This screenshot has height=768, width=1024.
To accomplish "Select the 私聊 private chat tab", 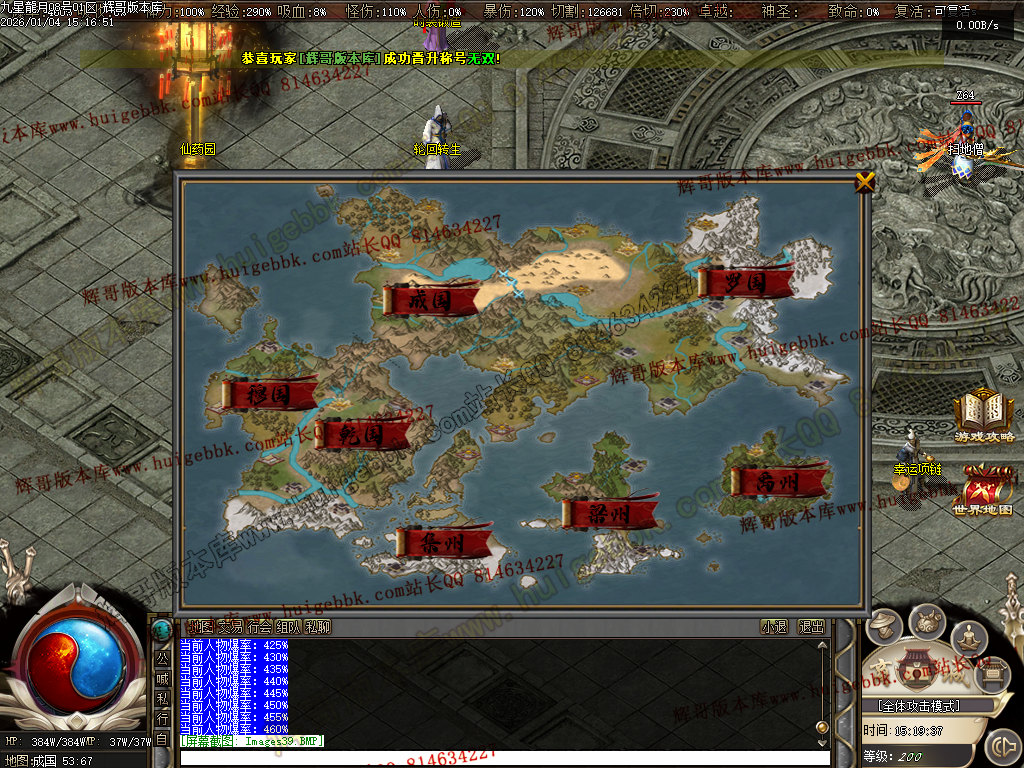I will click(318, 627).
